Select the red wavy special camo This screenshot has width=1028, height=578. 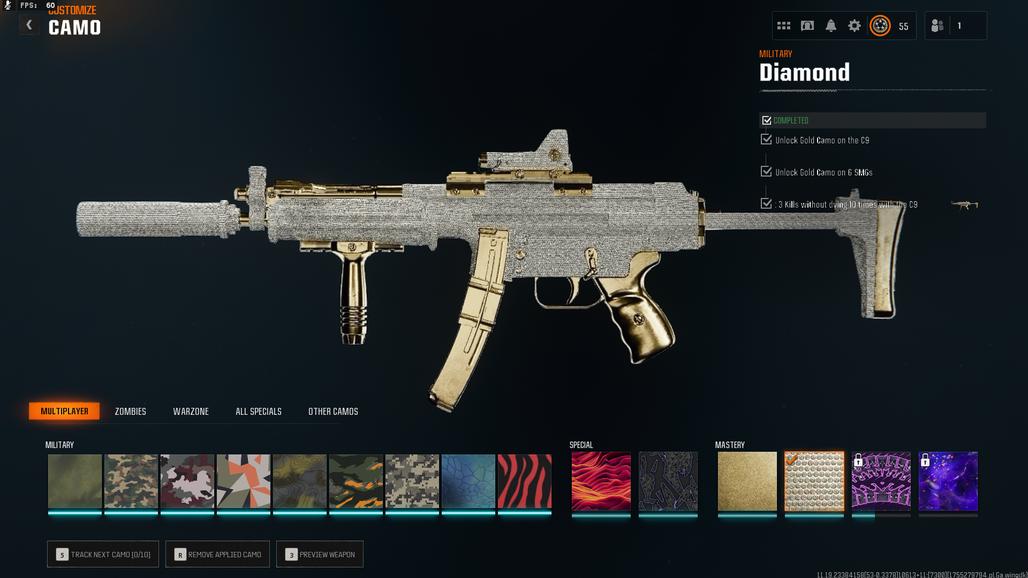601,482
